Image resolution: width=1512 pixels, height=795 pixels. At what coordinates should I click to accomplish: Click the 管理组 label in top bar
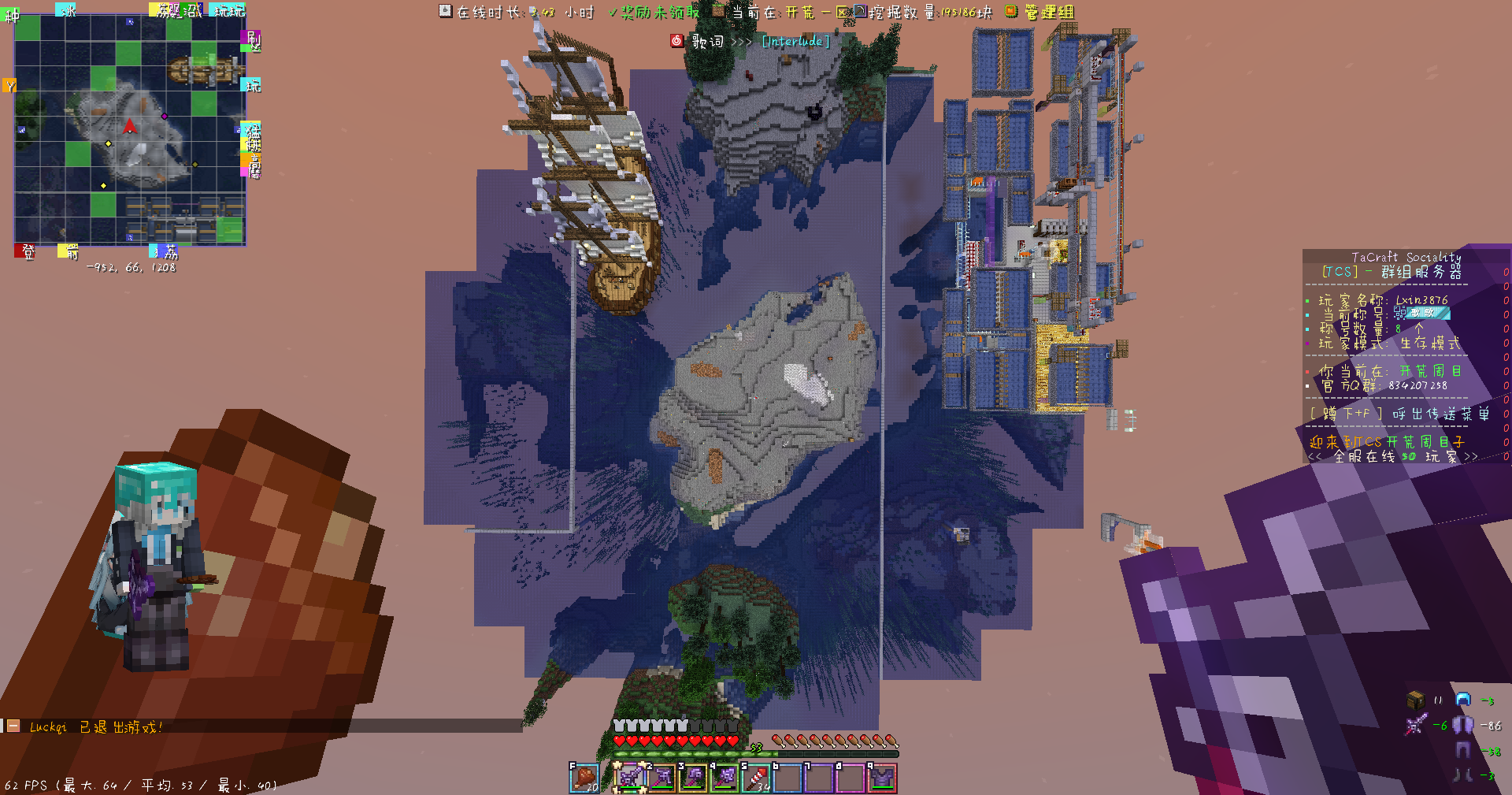pos(1049,12)
